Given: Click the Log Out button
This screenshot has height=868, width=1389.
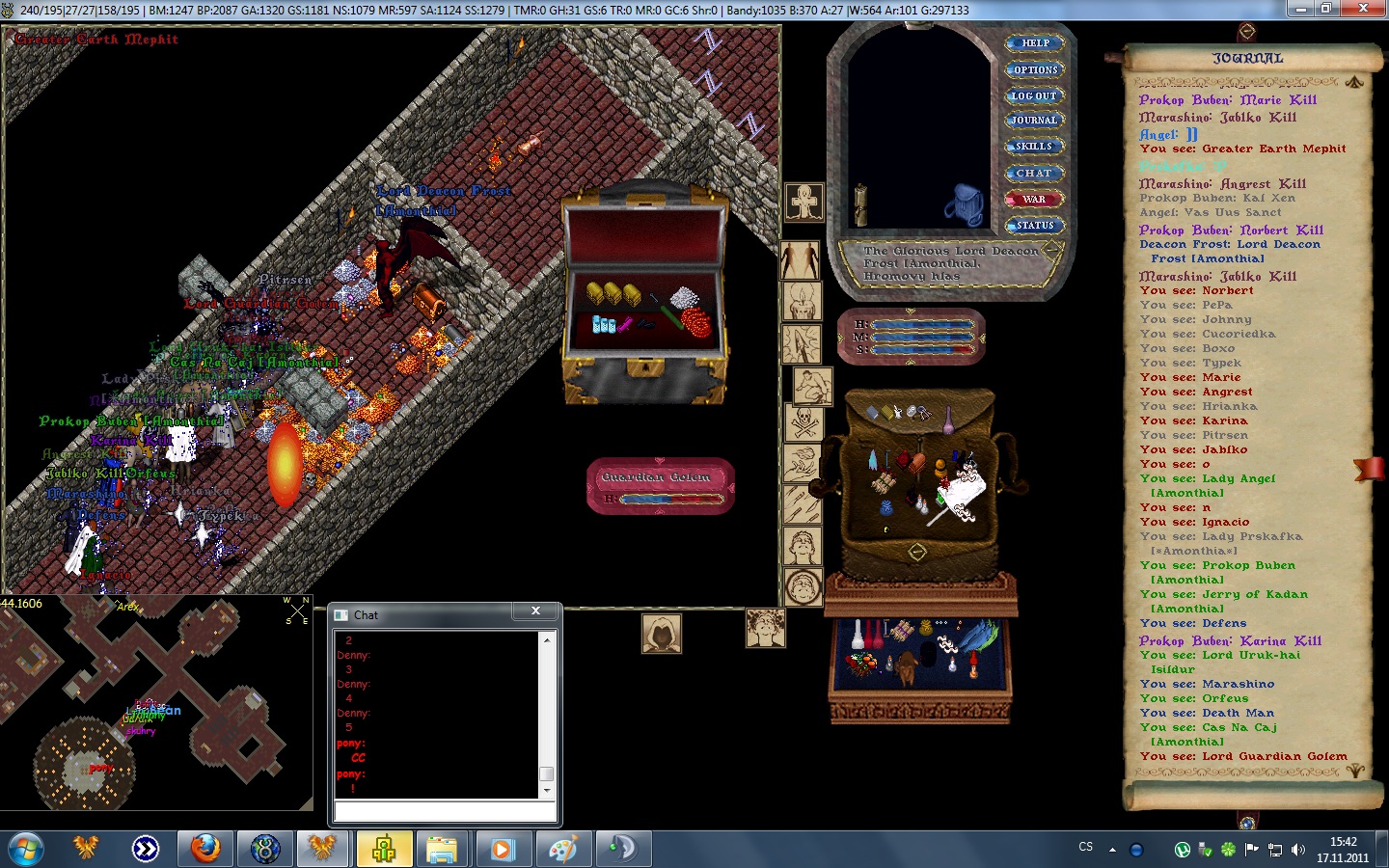Looking at the screenshot, I should (x=1034, y=95).
